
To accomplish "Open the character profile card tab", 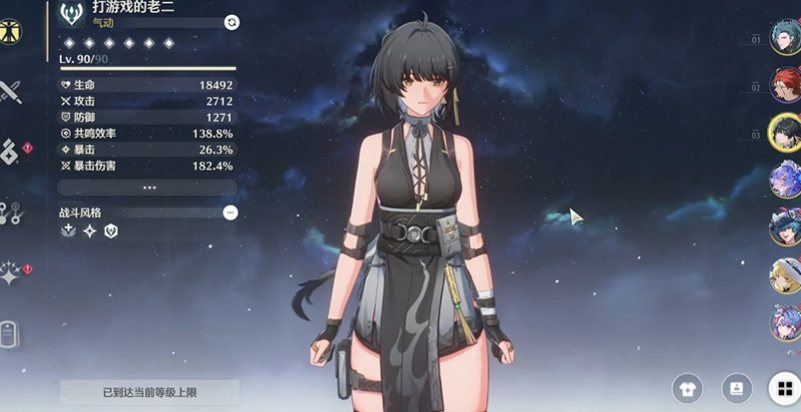I will tap(9, 333).
